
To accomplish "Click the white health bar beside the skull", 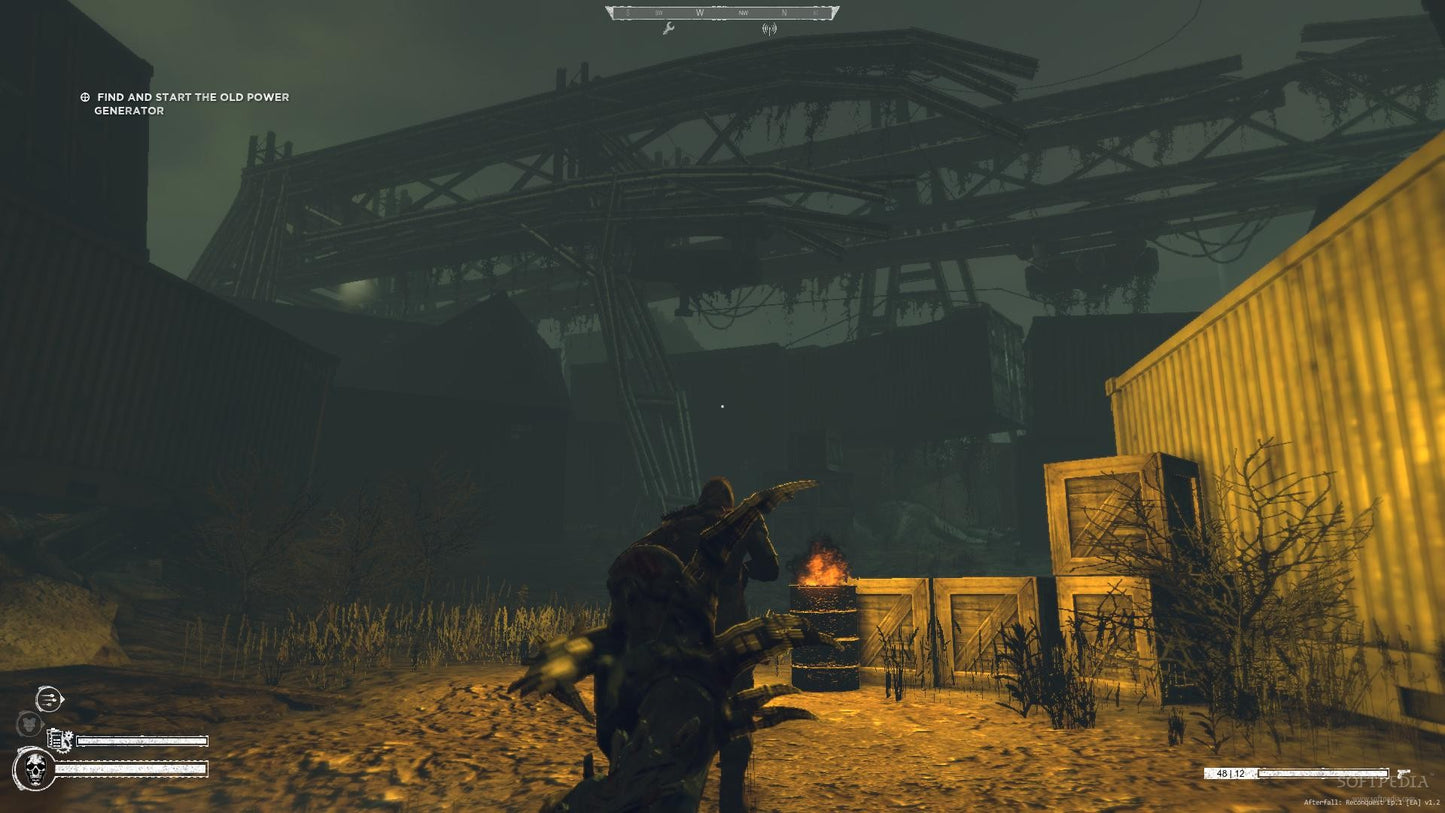I will click(130, 770).
